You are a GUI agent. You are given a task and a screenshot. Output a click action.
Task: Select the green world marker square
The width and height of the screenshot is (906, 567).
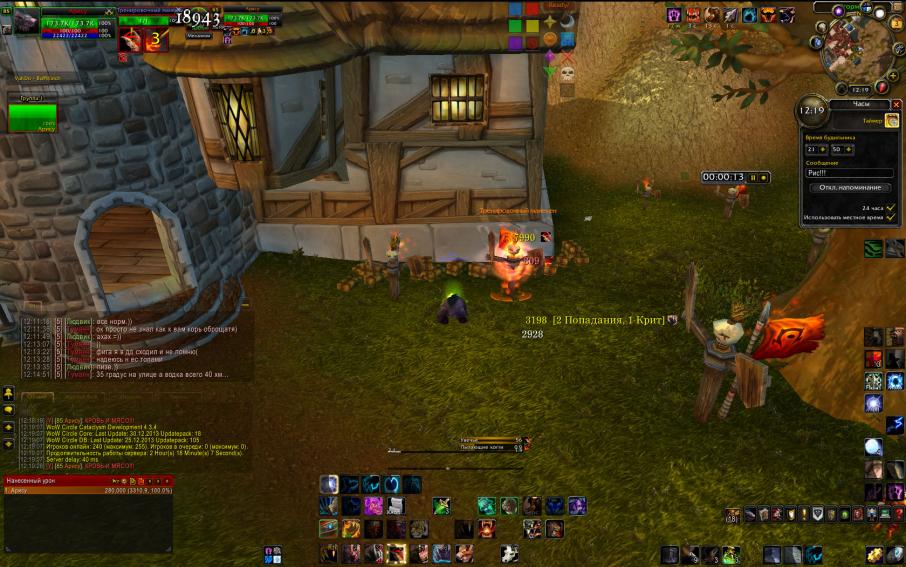515,25
